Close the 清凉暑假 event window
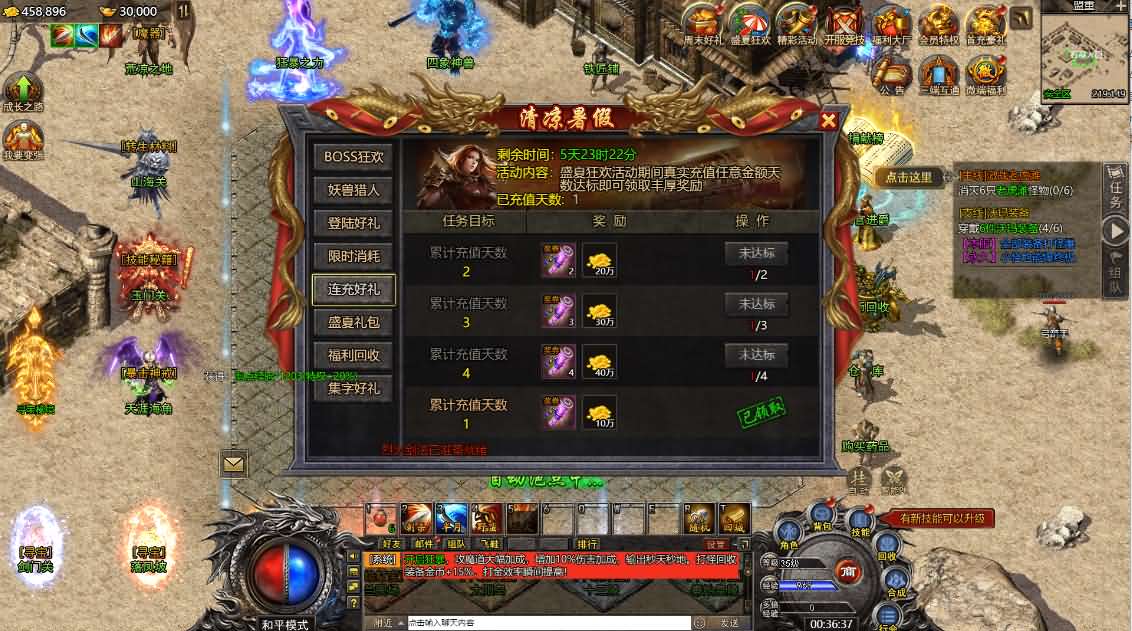This screenshot has width=1132, height=631. 828,121
